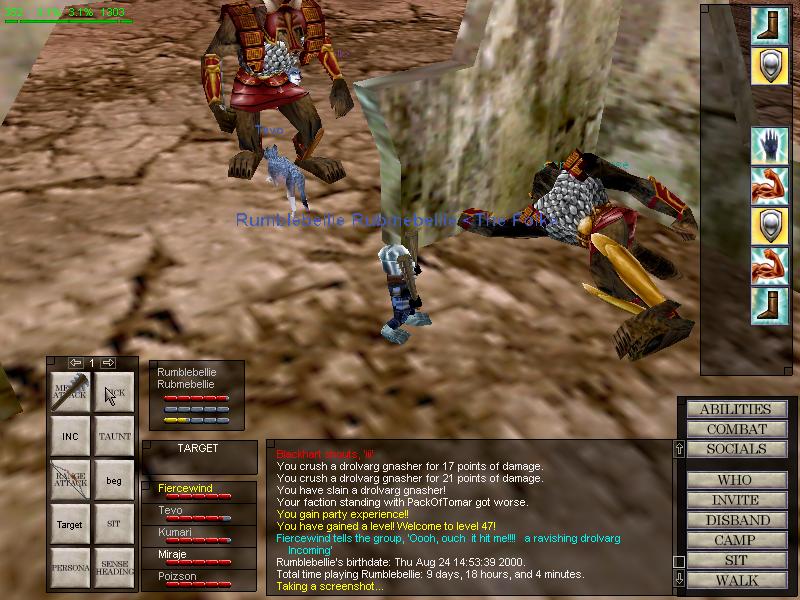Open the Persona window button

pyautogui.click(x=71, y=567)
